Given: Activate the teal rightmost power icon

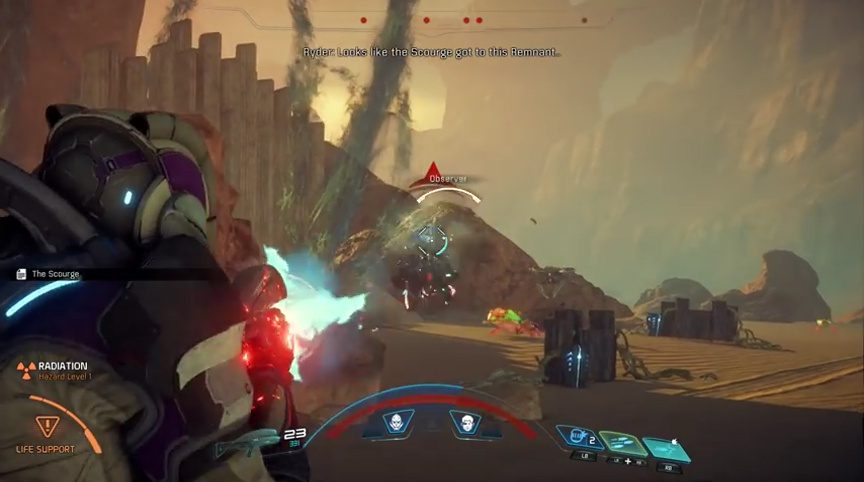Looking at the screenshot, I should (665, 448).
